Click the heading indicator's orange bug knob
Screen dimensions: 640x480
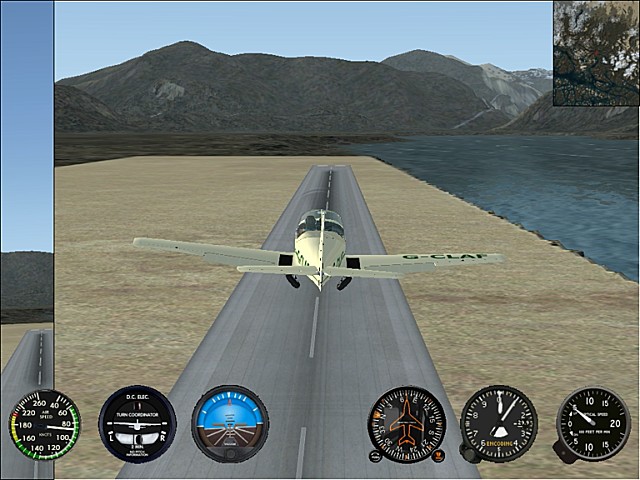439,457
